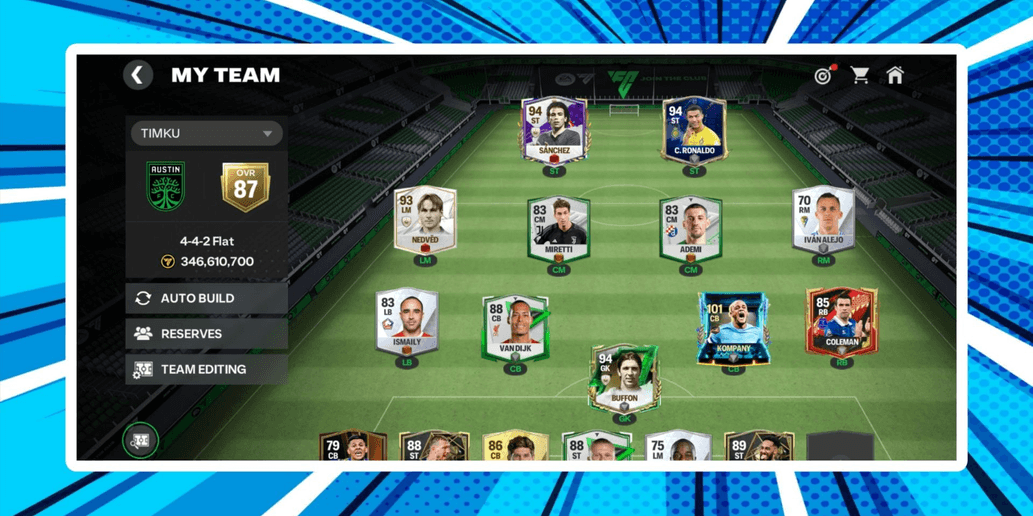Select the Kompany centre back card
The image size is (1033, 516).
tap(733, 328)
